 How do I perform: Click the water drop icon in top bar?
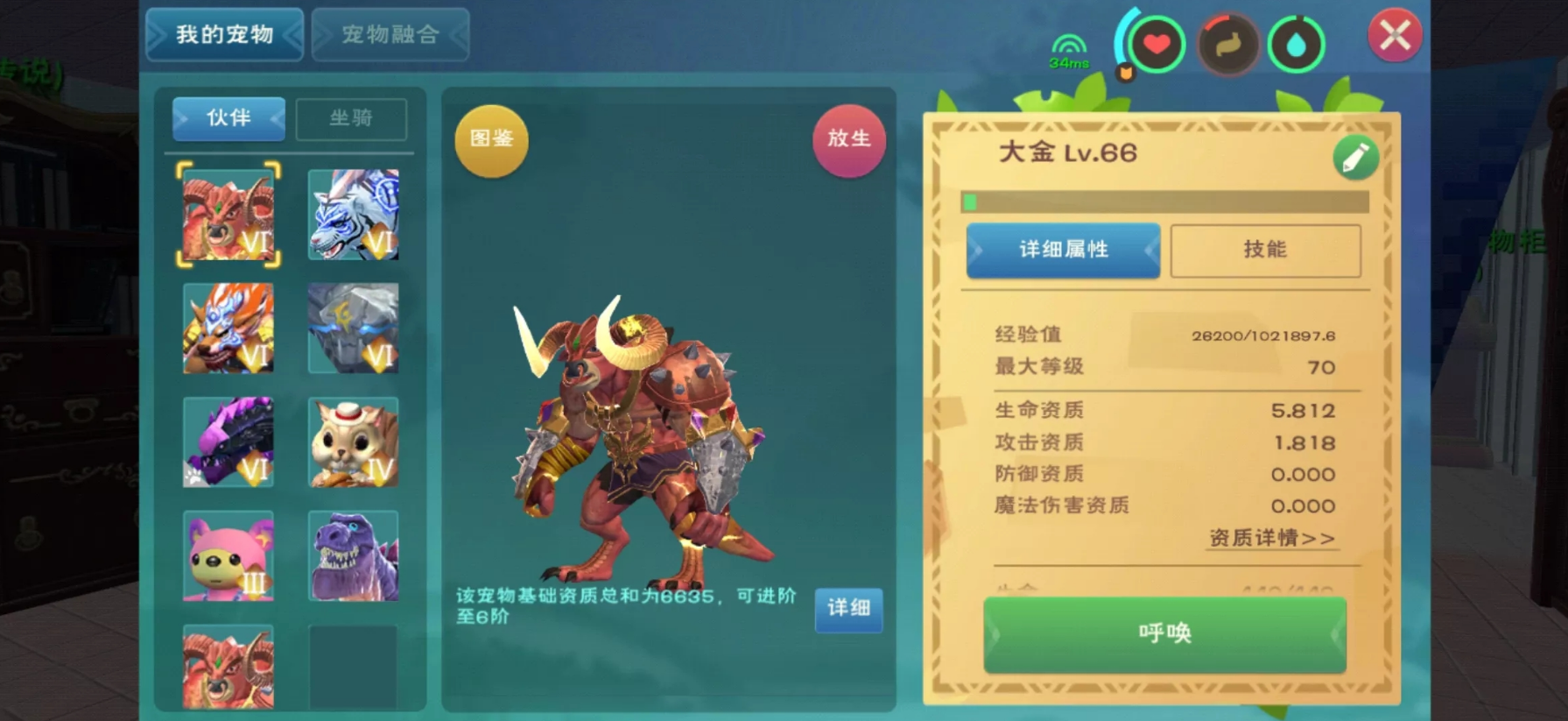[x=1297, y=42]
